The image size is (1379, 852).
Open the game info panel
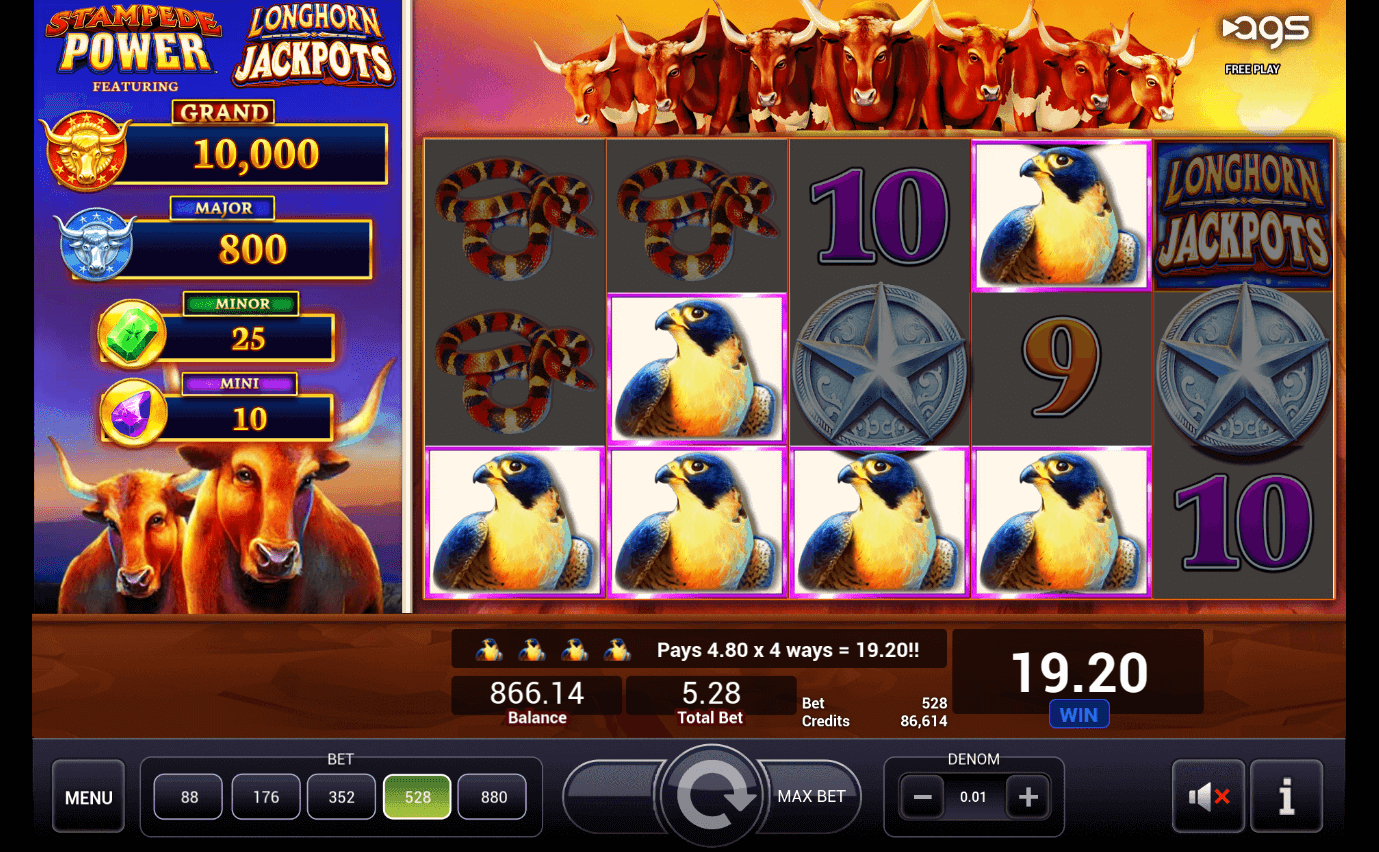click(1286, 797)
